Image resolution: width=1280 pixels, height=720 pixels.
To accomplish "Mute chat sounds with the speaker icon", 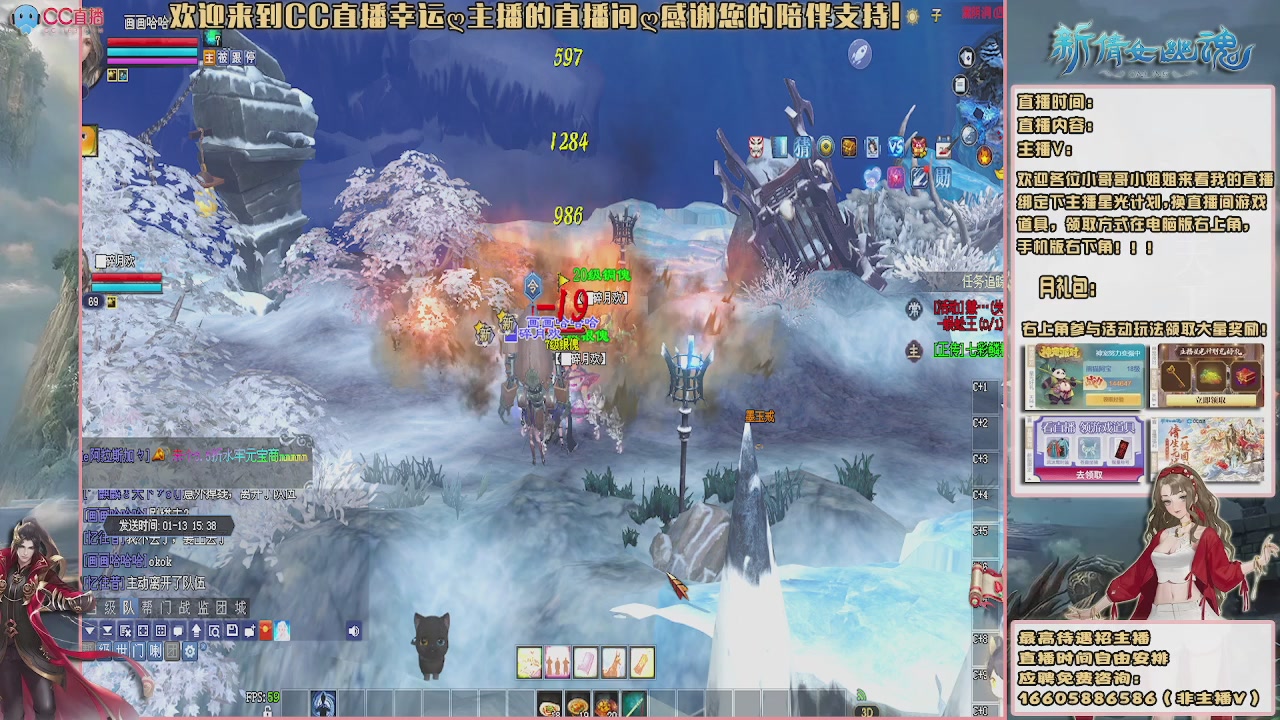I will coord(353,631).
